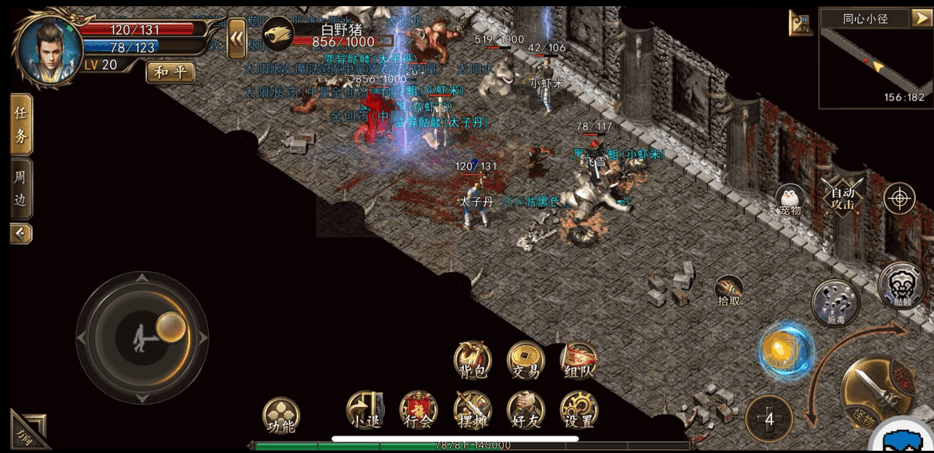Choose 小退 to log out
This screenshot has height=453, width=934.
click(364, 410)
